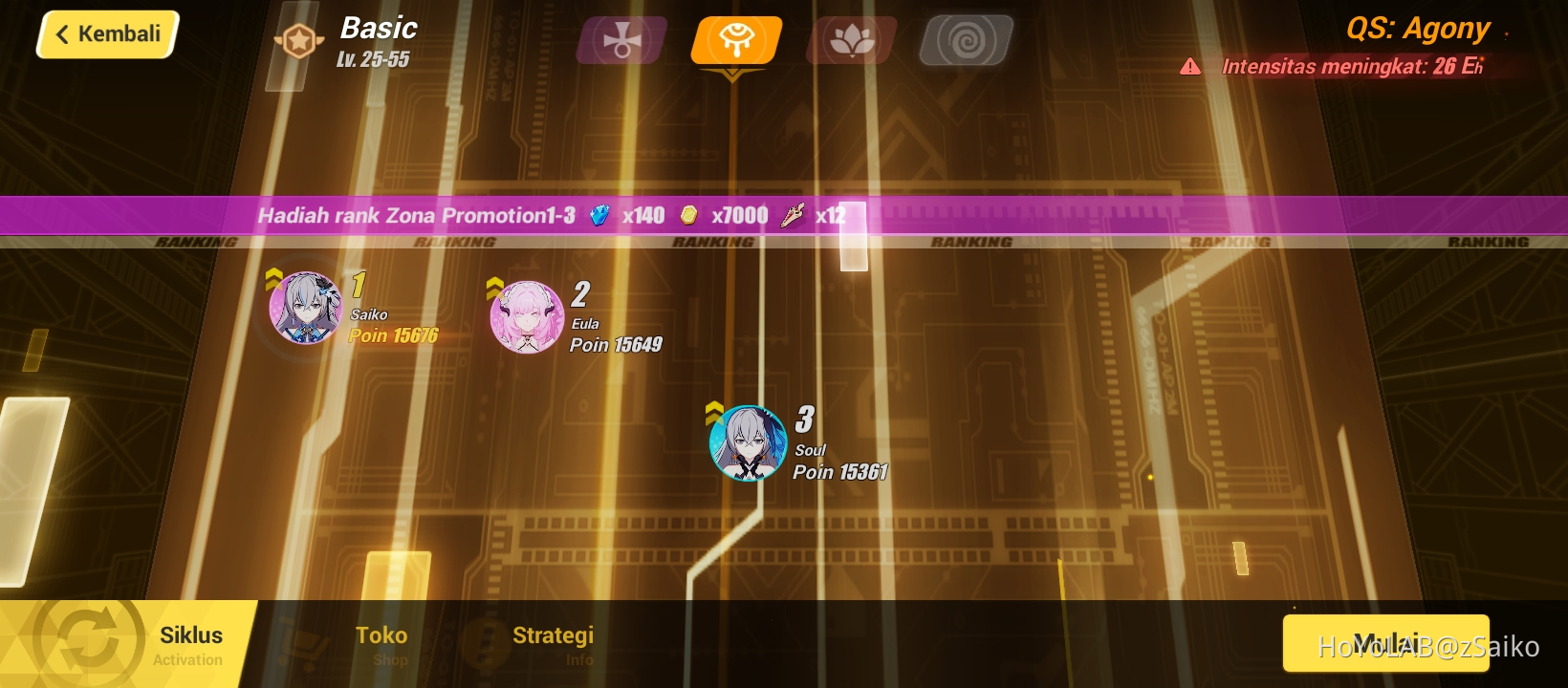The image size is (1568, 688).
Task: Select the greyed spiral boss tab
Action: (966, 38)
